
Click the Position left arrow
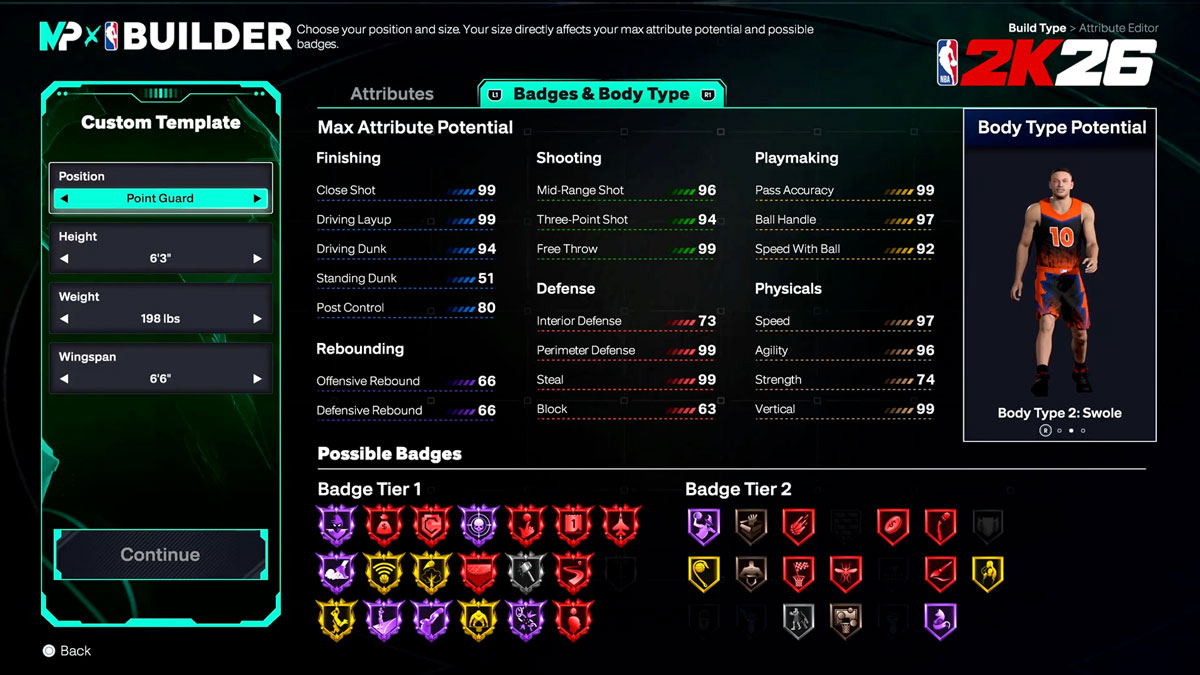coord(65,199)
